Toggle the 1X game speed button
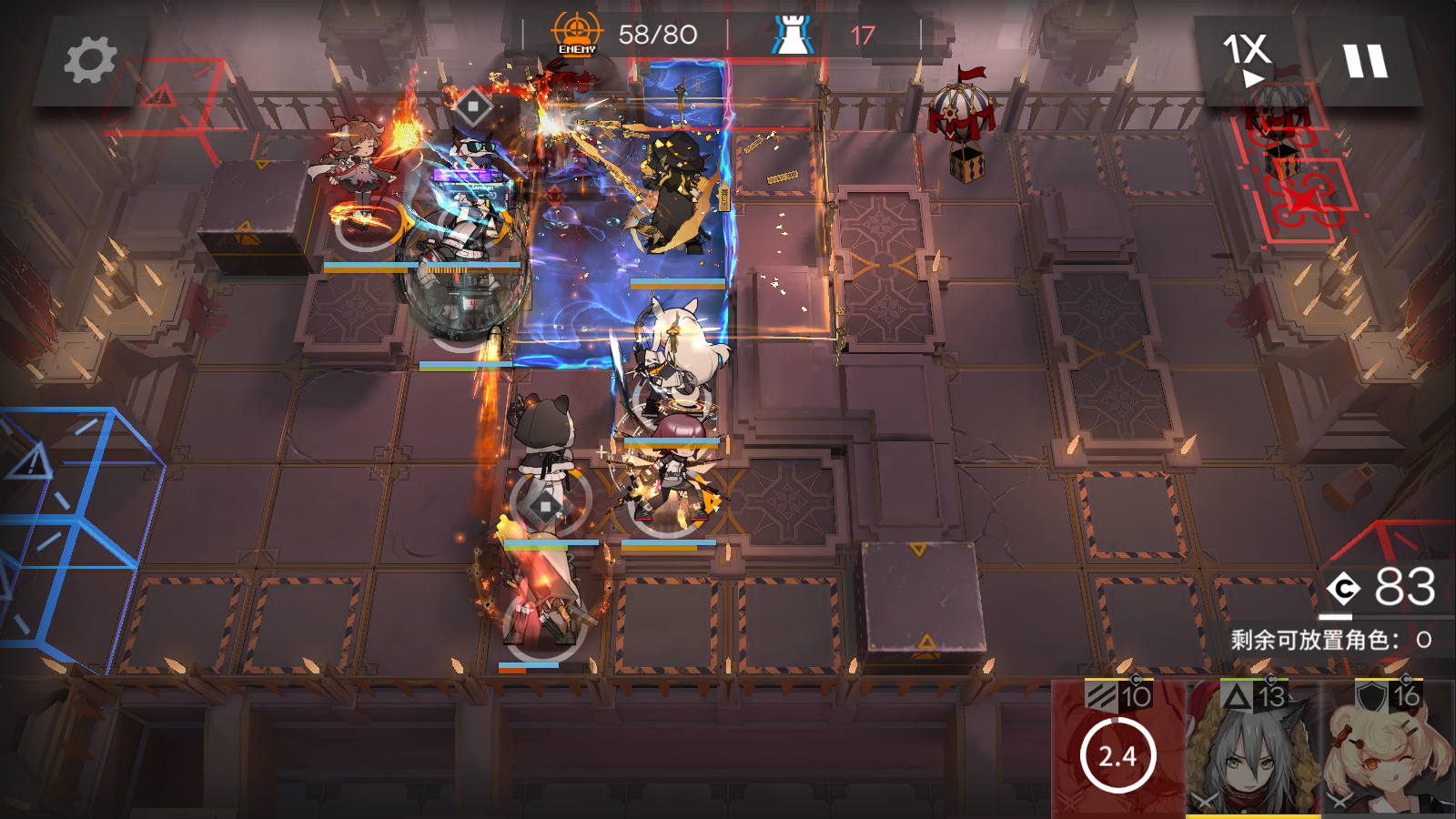1456x819 pixels. [1248, 58]
